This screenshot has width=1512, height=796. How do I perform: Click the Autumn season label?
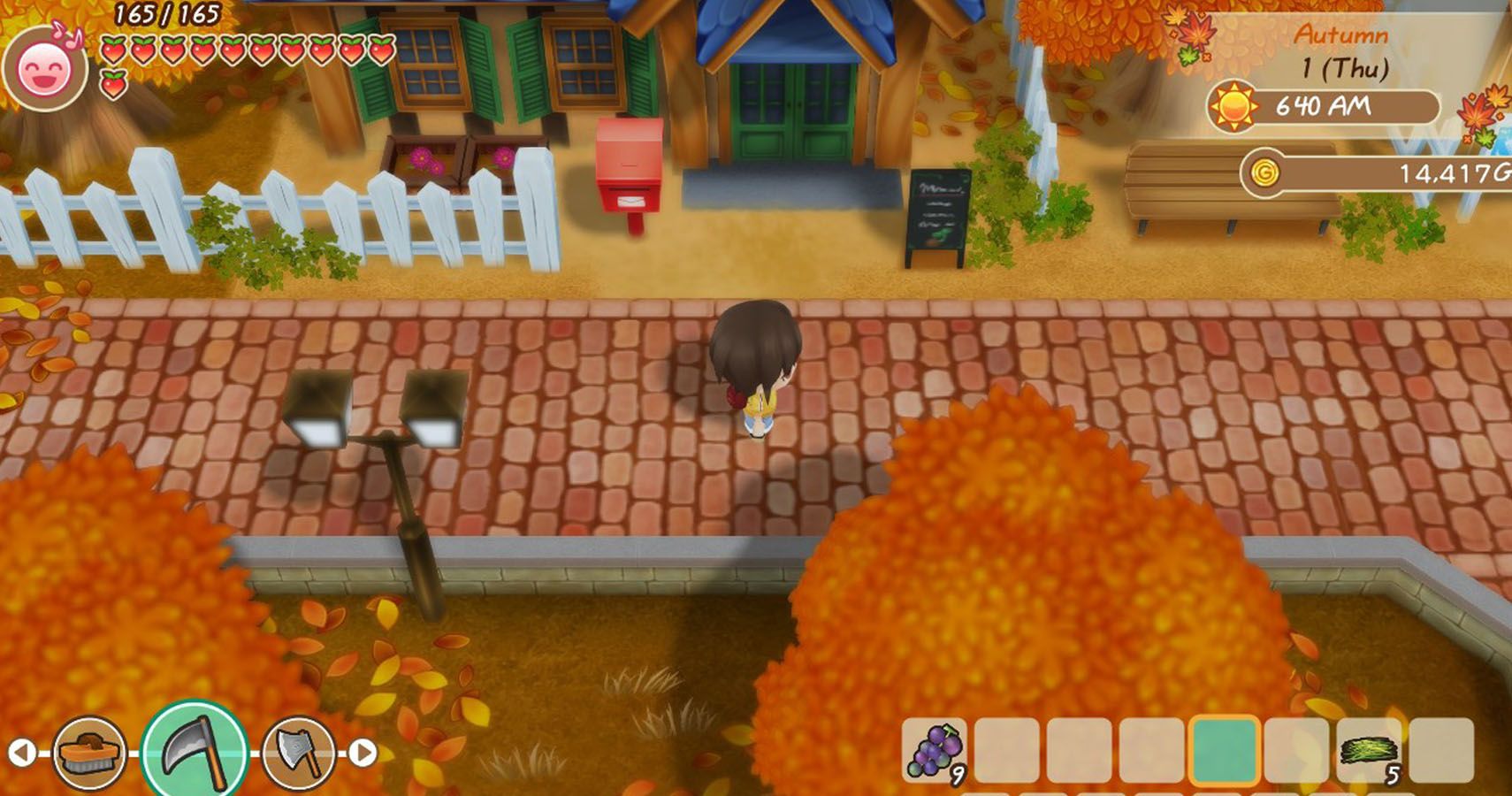click(1341, 35)
